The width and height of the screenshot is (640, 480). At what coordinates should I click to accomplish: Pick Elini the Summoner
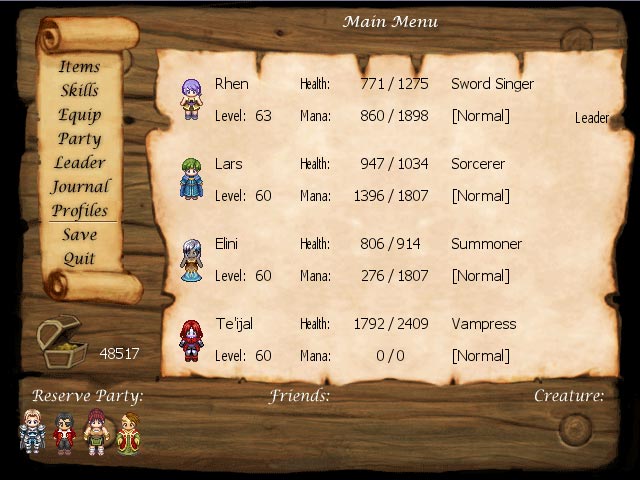pyautogui.click(x=191, y=260)
